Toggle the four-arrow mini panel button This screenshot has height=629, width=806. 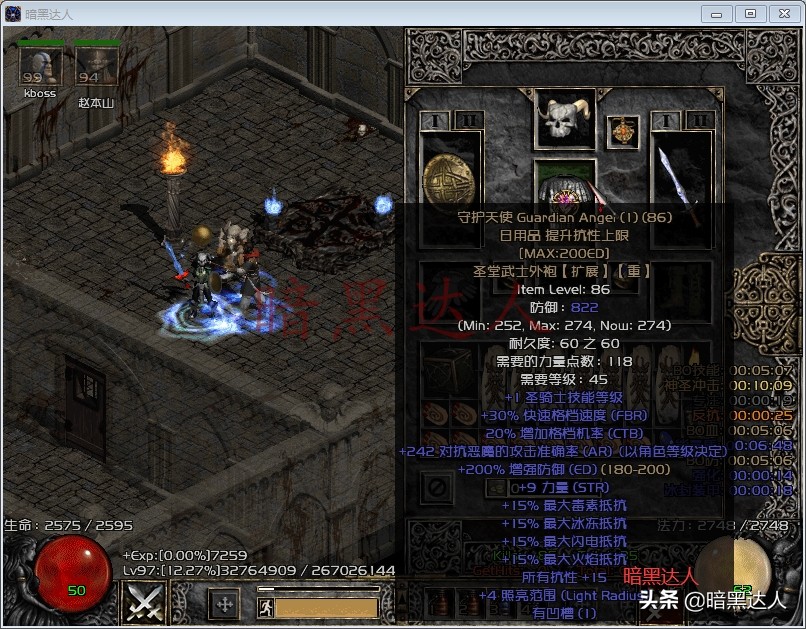[223, 604]
